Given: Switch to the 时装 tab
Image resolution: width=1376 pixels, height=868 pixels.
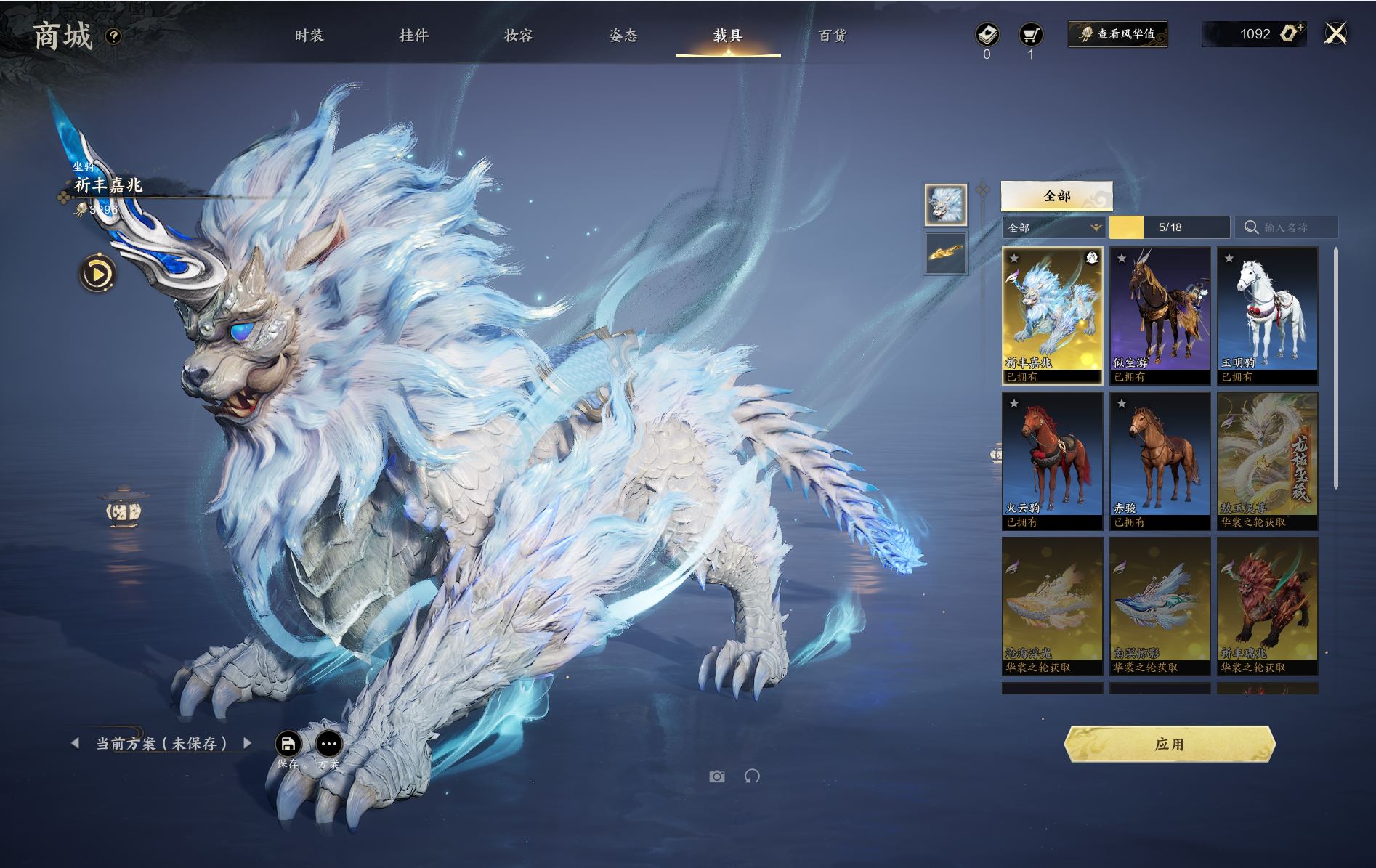Looking at the screenshot, I should [x=309, y=36].
